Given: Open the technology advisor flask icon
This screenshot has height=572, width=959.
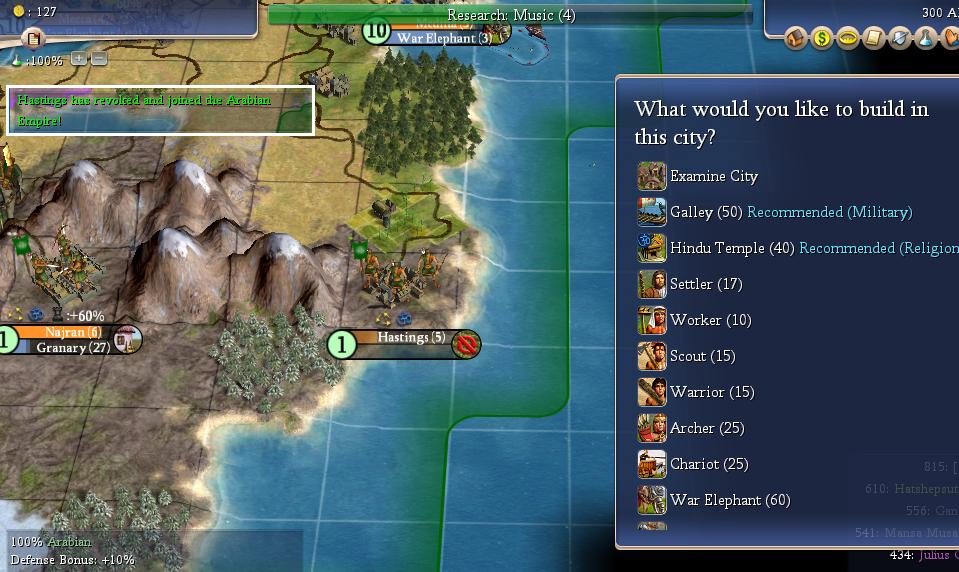Looking at the screenshot, I should tap(926, 38).
